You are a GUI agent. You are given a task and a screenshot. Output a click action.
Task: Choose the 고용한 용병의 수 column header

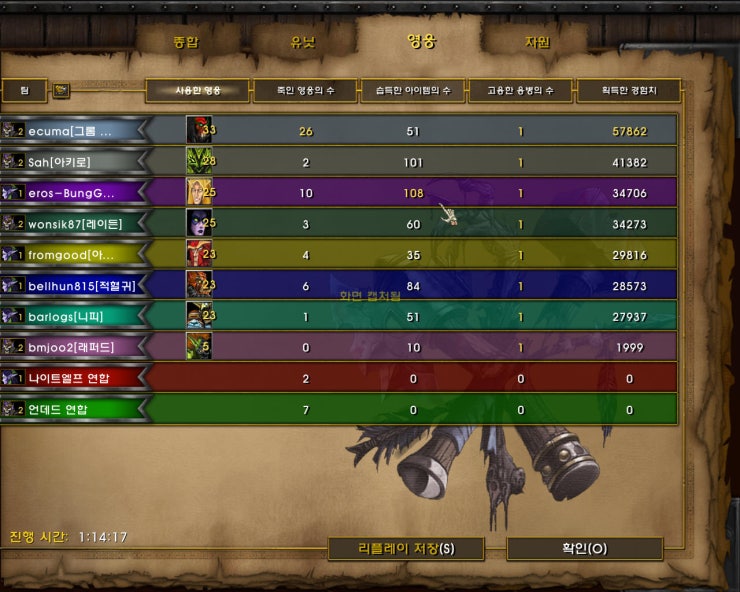click(x=521, y=91)
